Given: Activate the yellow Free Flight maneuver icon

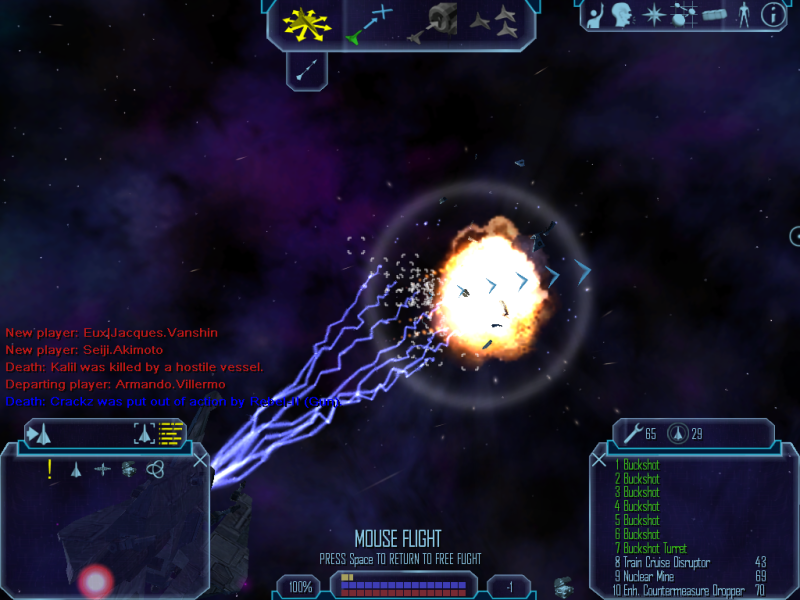Looking at the screenshot, I should click(306, 24).
